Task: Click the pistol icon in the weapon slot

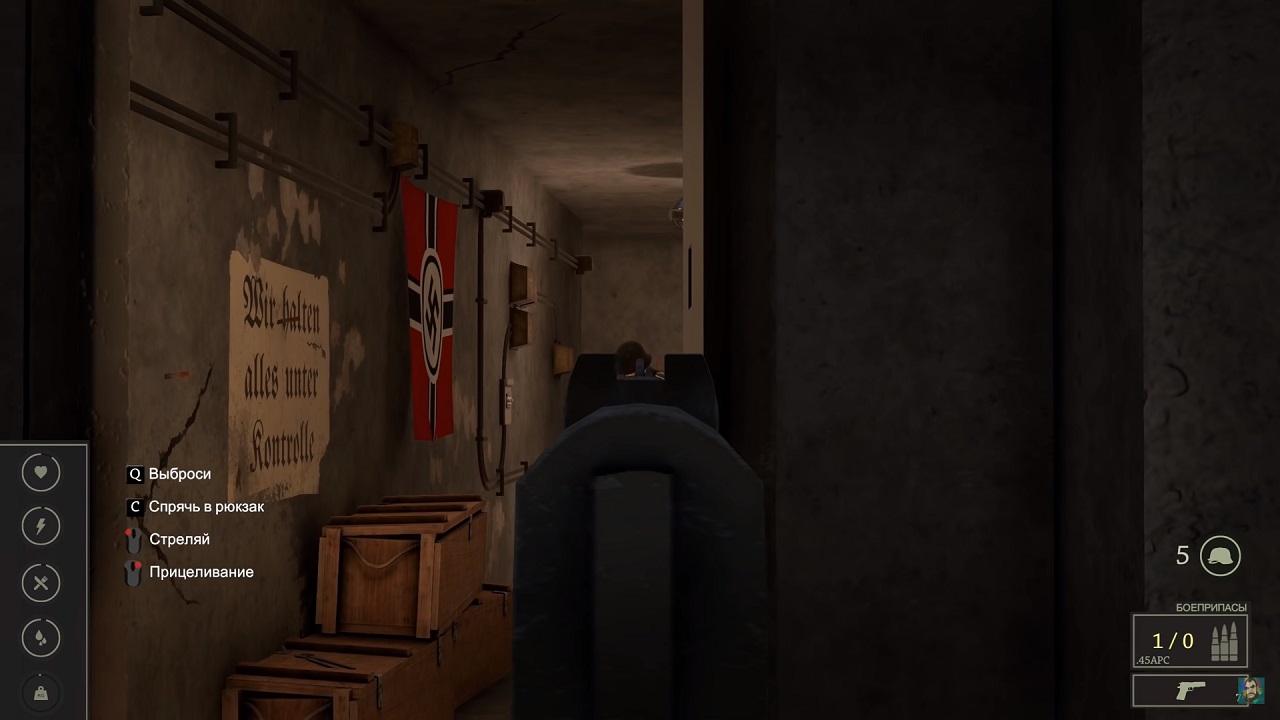Action: coord(1192,691)
